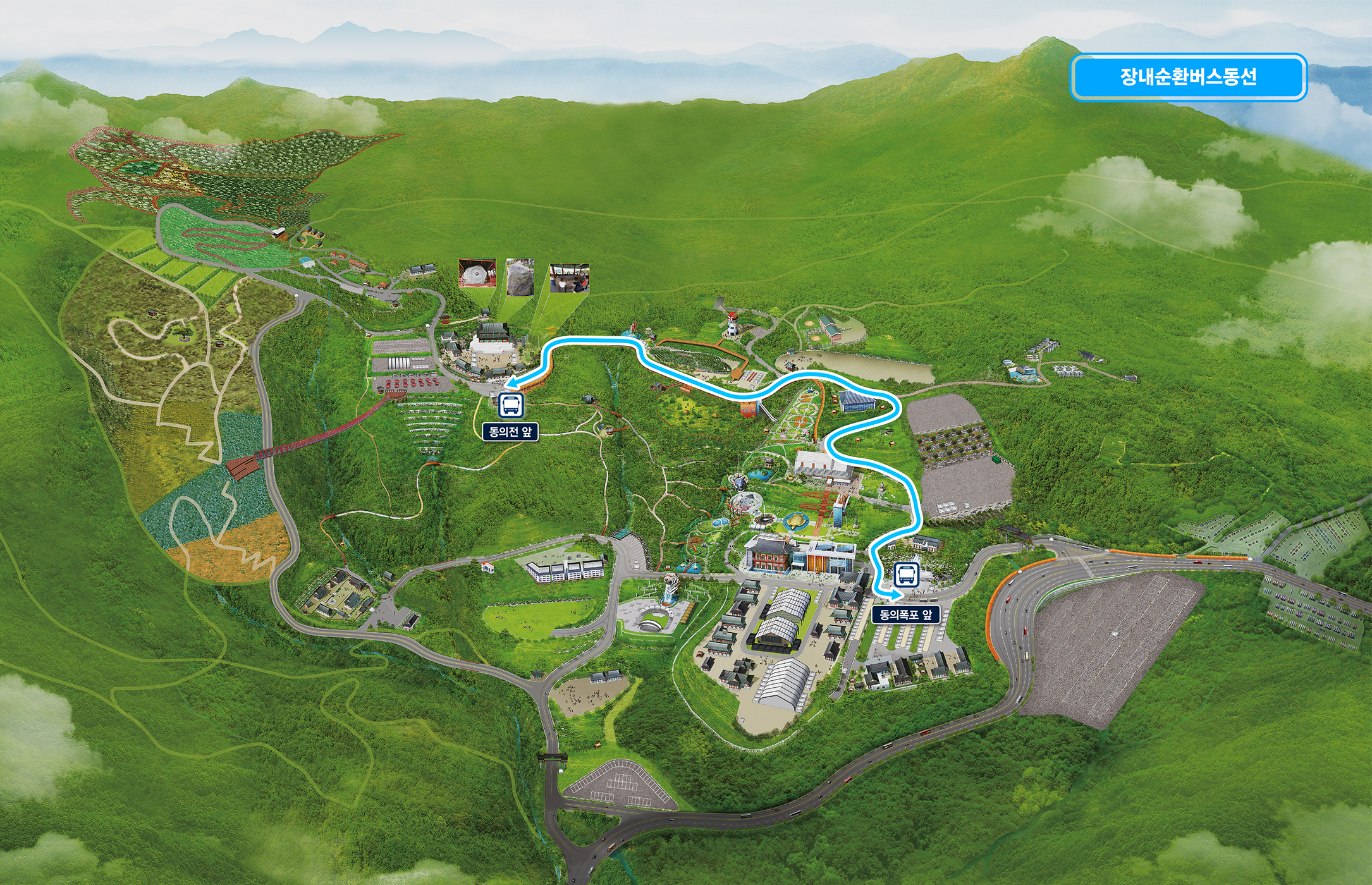Click the 동의폭포 앞 stop label
The width and height of the screenshot is (1372, 885).
(905, 614)
